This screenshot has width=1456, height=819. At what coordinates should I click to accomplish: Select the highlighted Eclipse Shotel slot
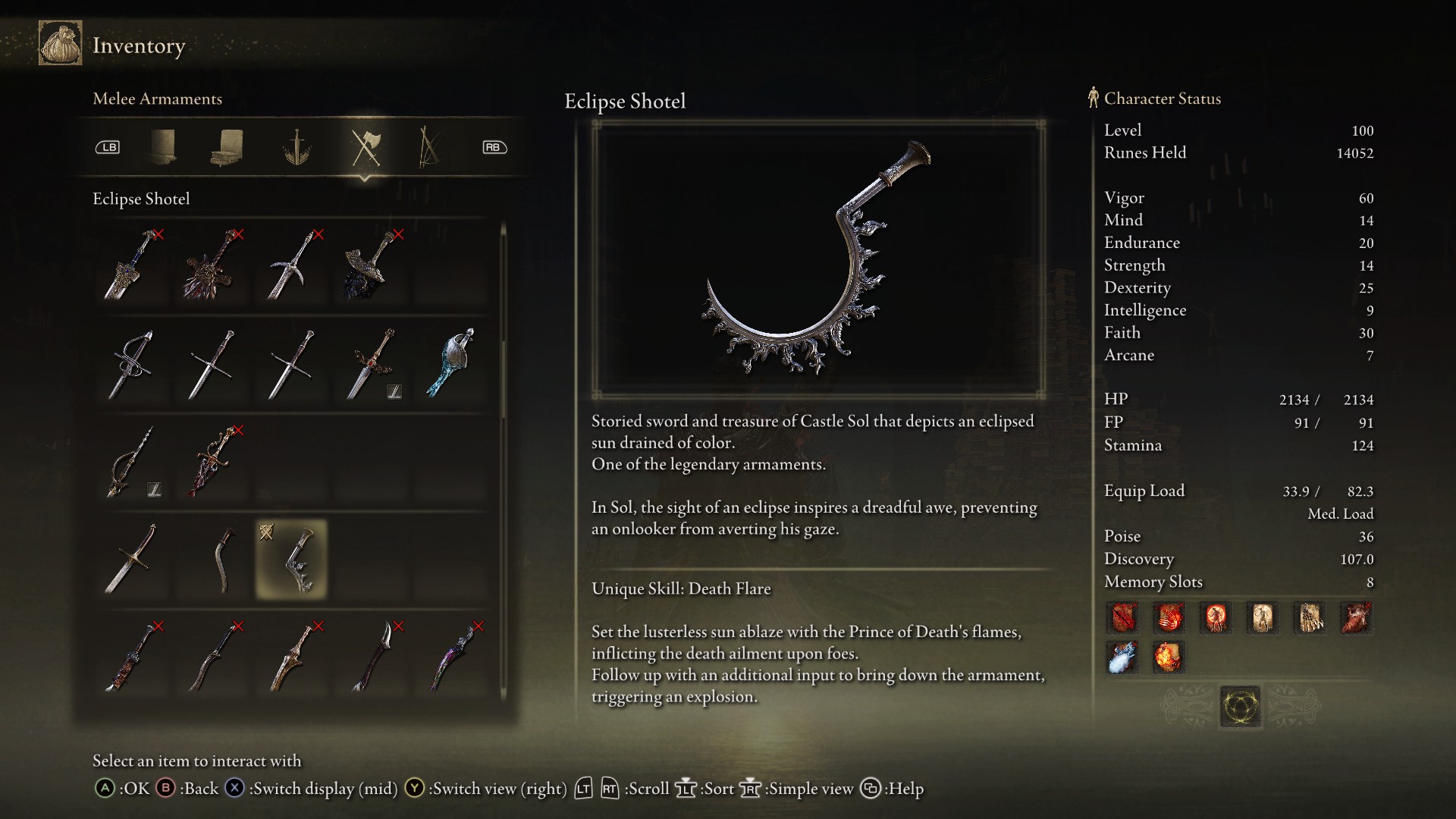(292, 560)
